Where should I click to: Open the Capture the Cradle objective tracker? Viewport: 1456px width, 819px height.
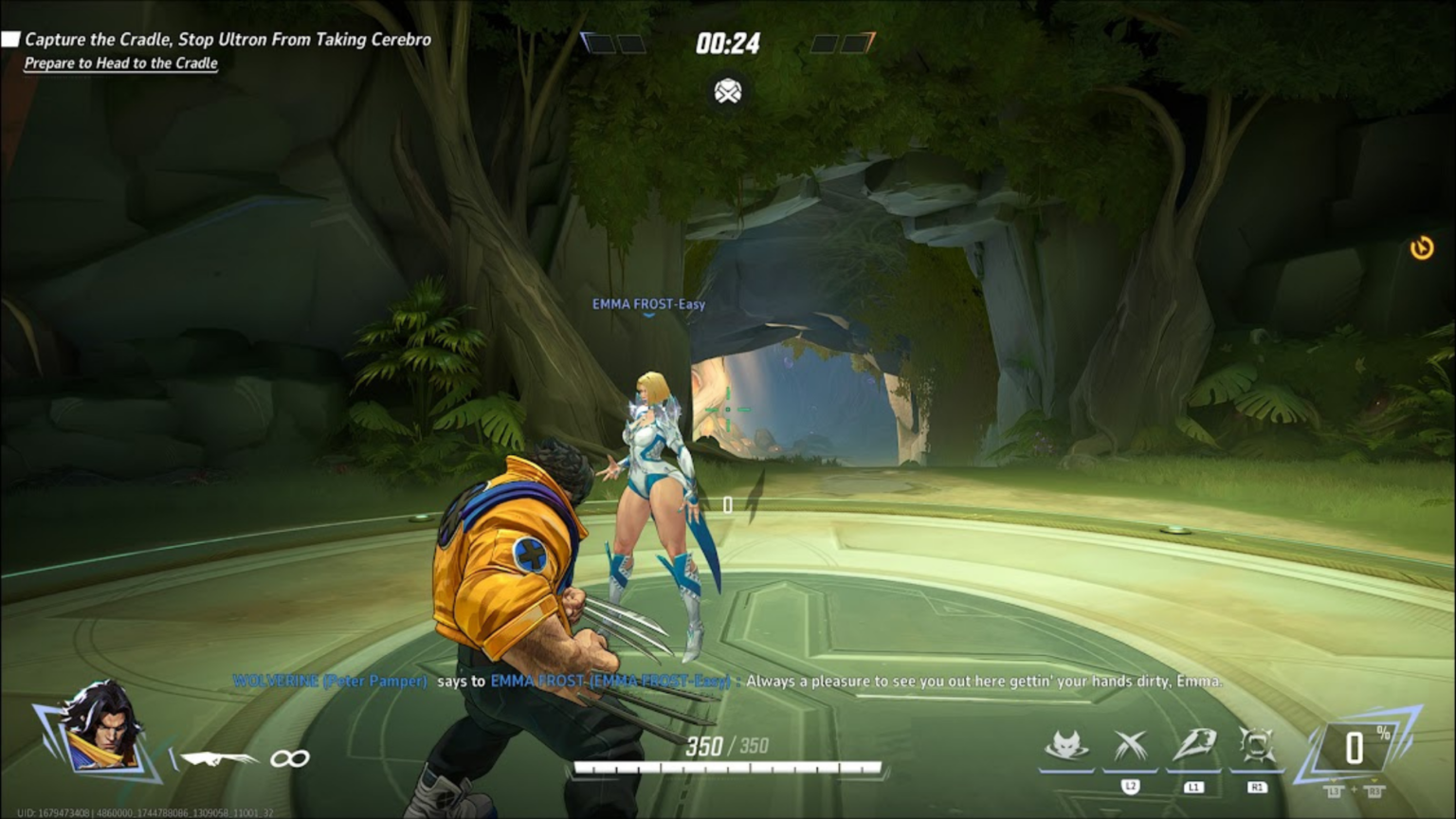(227, 40)
